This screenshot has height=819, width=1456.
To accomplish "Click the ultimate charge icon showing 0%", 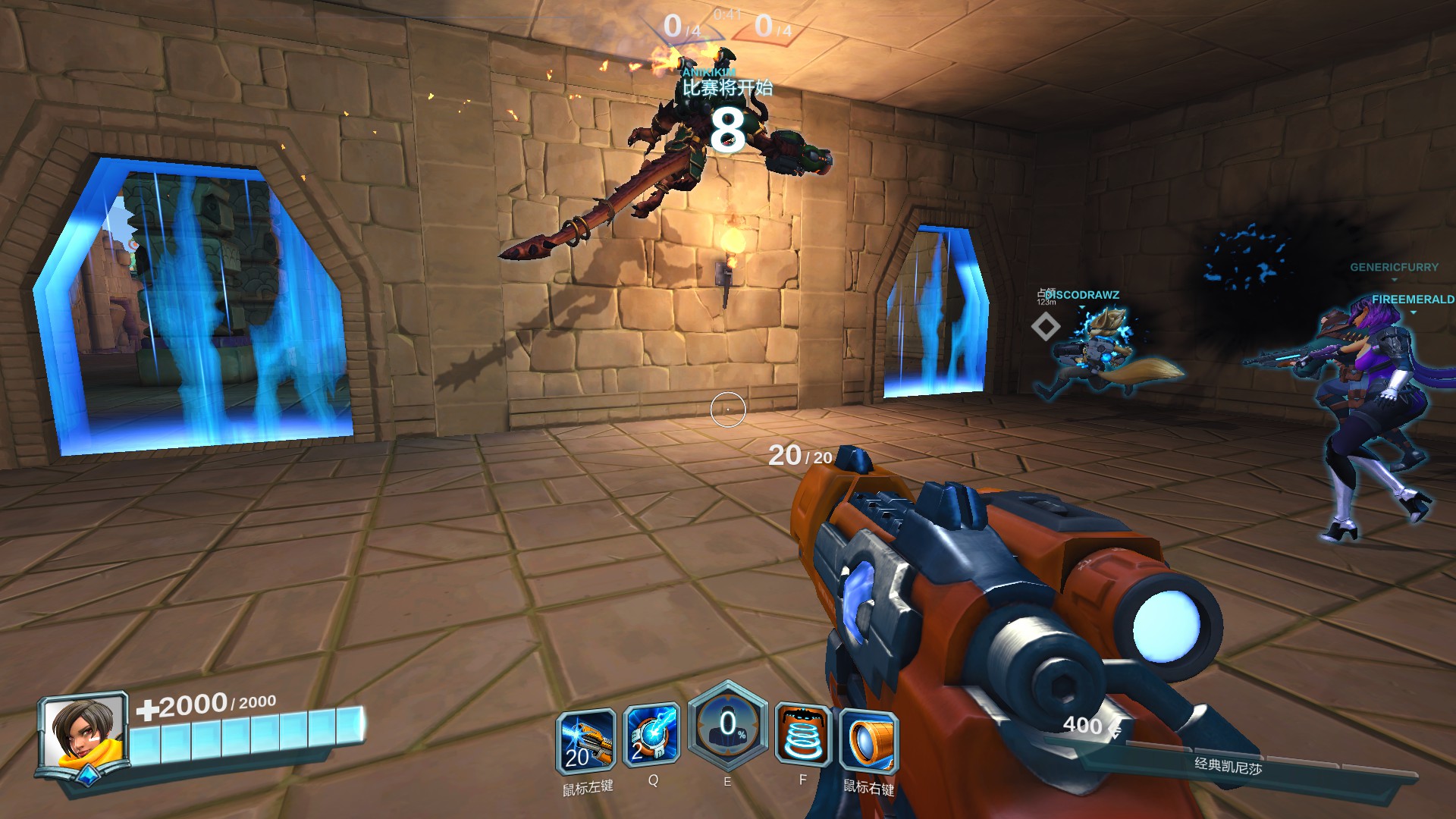I will (727, 726).
